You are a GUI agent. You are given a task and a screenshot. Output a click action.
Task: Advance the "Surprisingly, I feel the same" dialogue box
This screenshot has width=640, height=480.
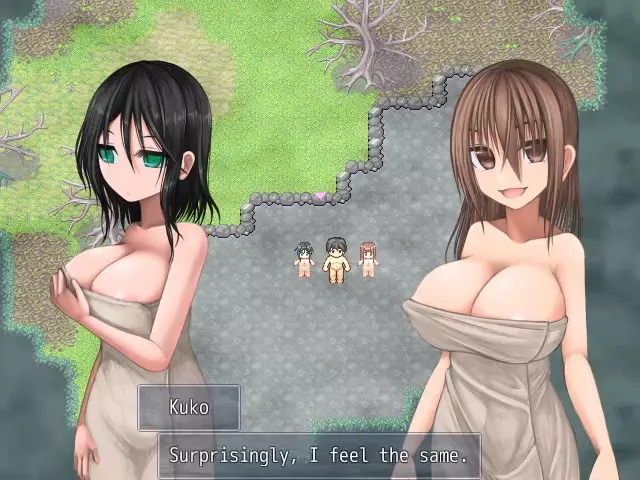click(x=318, y=456)
